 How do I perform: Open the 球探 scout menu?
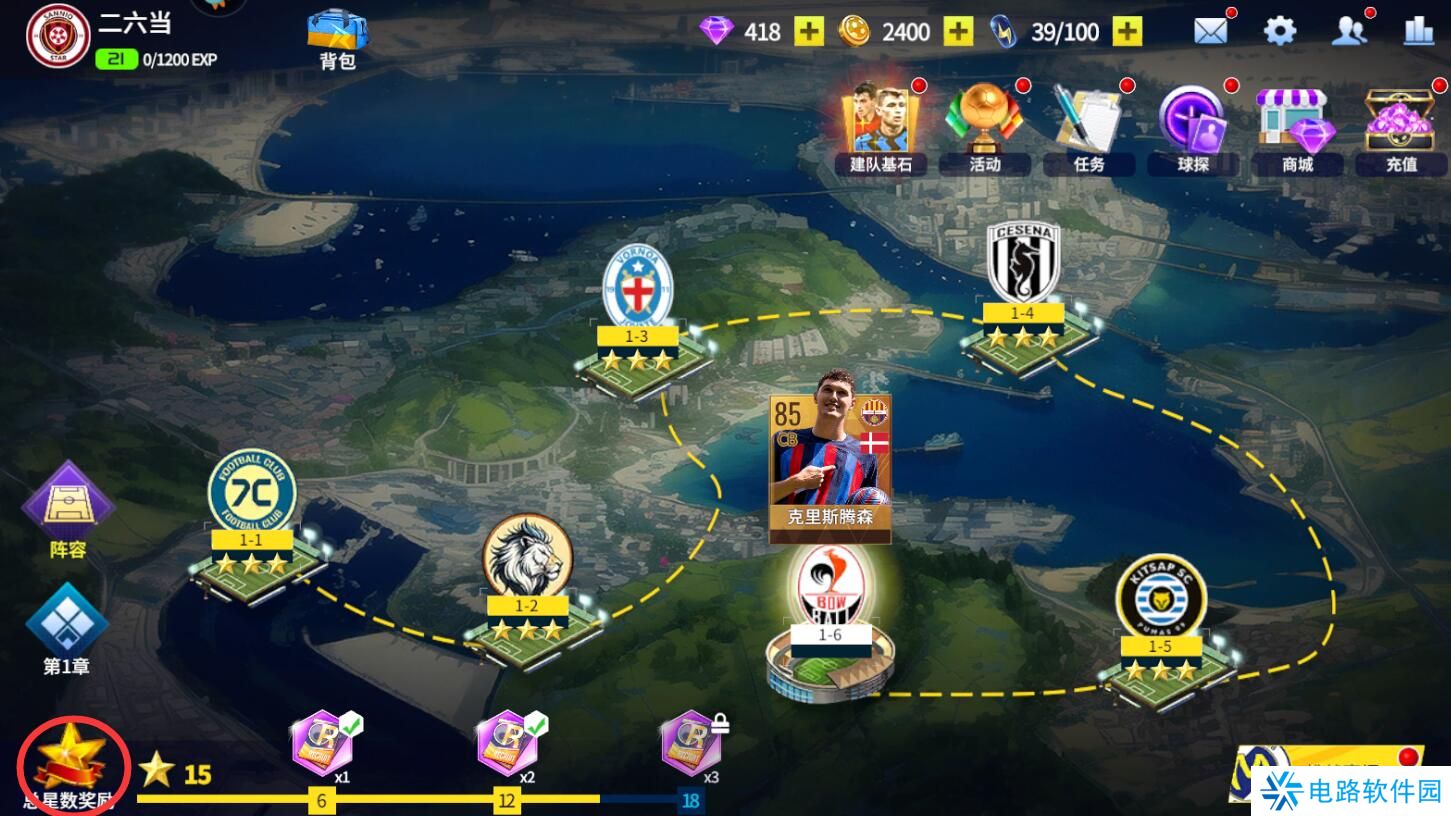point(1192,128)
